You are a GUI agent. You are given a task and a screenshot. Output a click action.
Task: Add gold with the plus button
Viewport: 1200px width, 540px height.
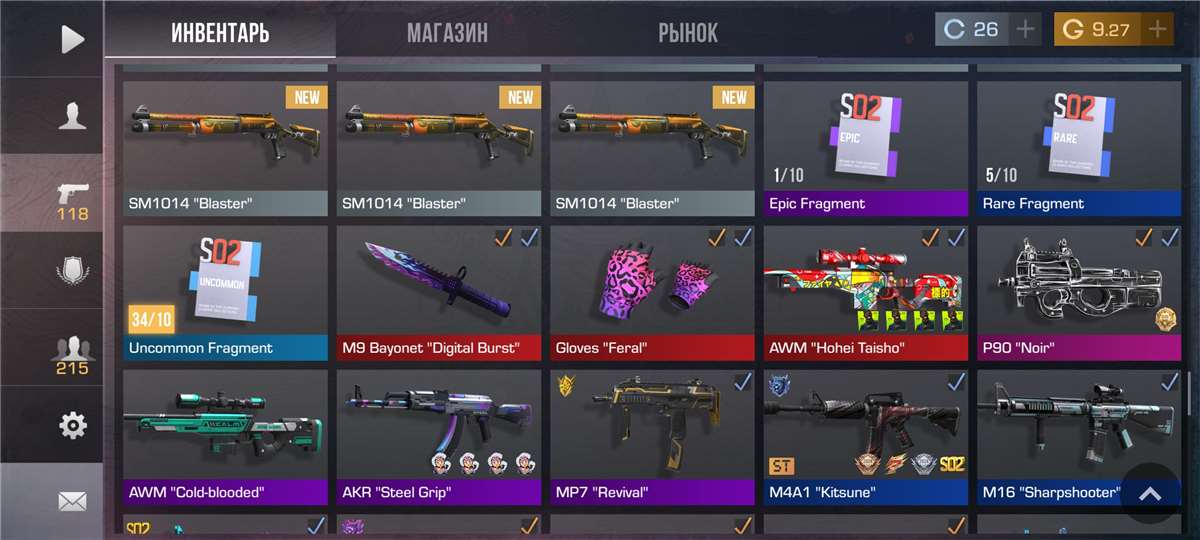point(1158,29)
